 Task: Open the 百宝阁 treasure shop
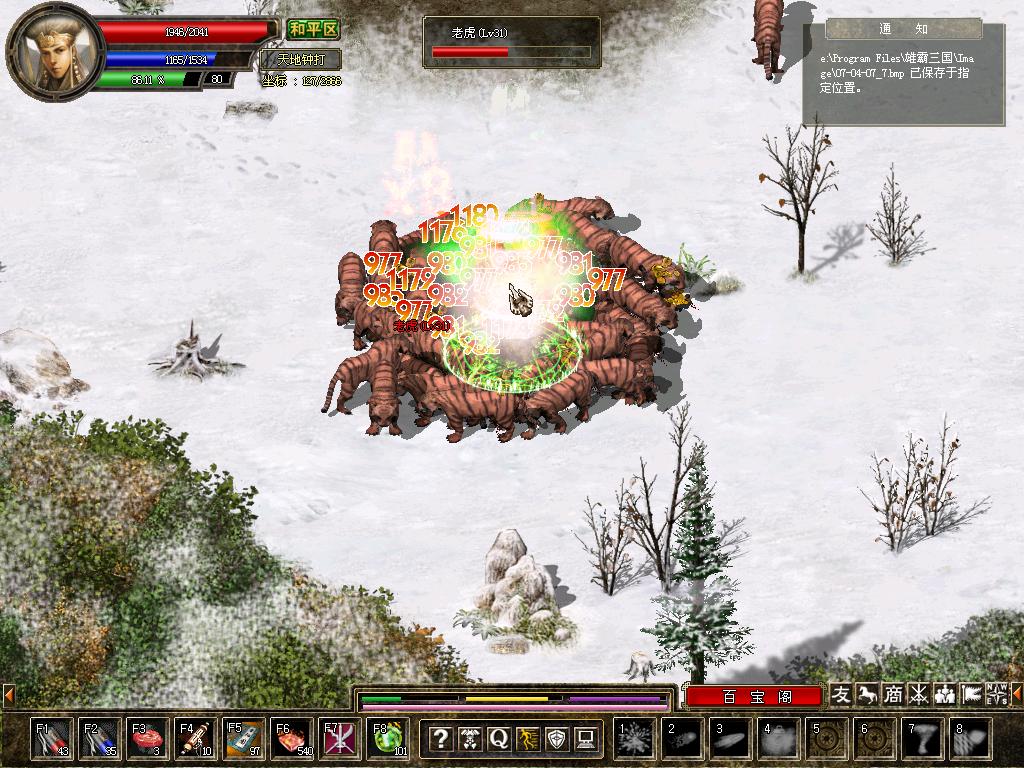click(x=753, y=695)
